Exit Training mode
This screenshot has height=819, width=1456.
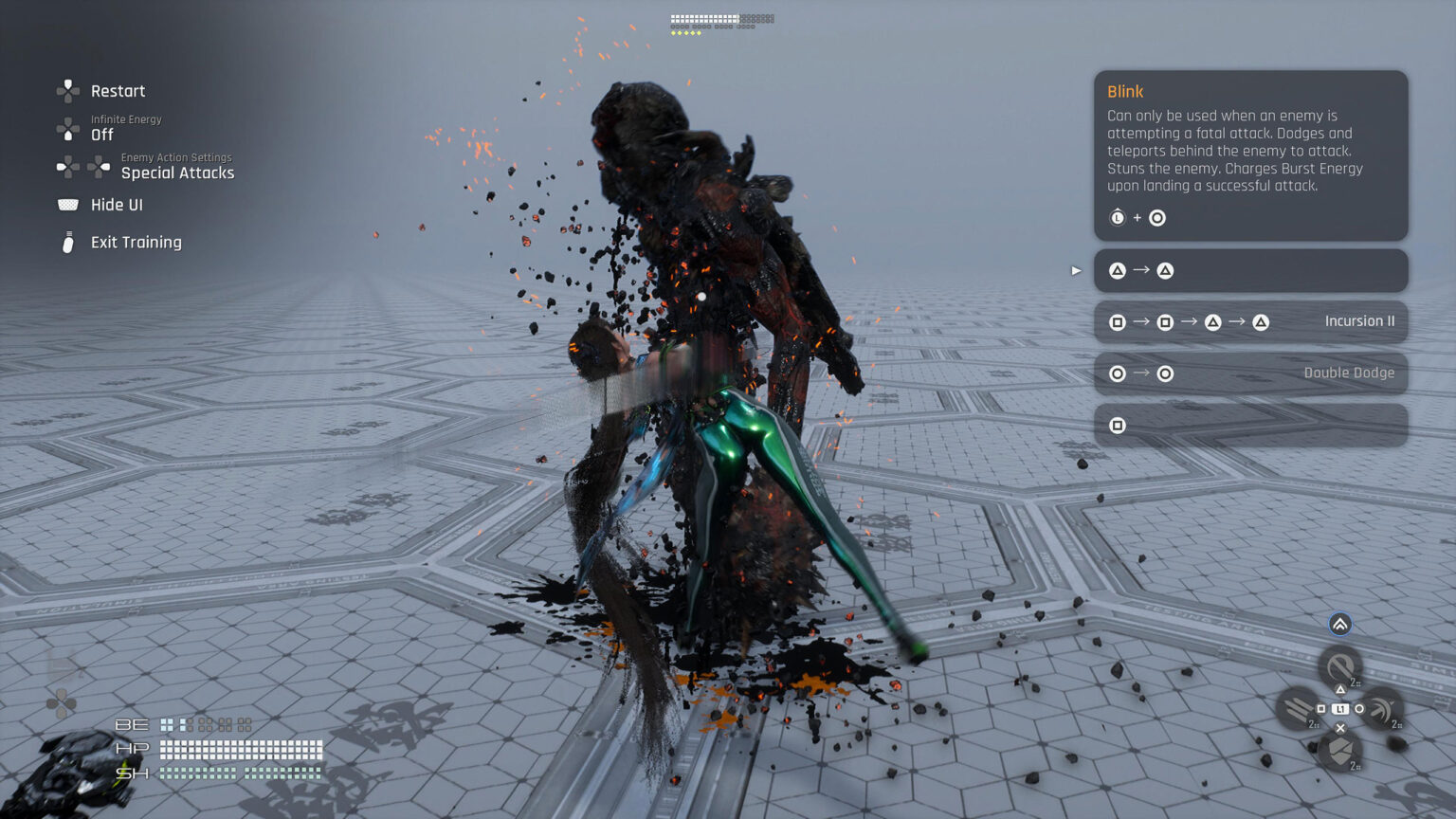136,243
